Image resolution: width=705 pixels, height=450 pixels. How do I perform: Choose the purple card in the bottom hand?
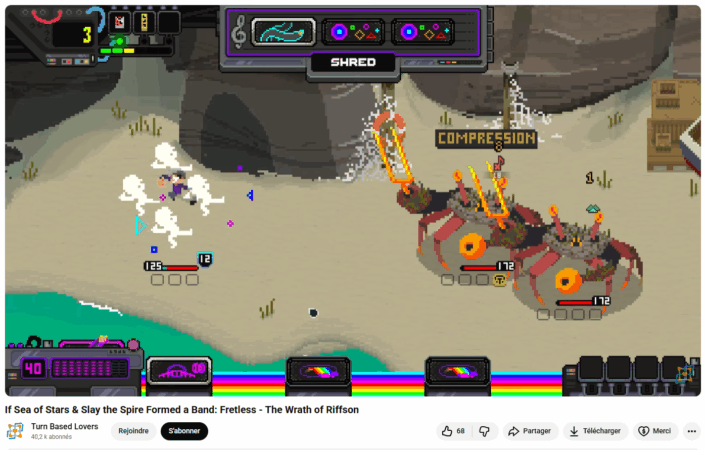pos(179,371)
